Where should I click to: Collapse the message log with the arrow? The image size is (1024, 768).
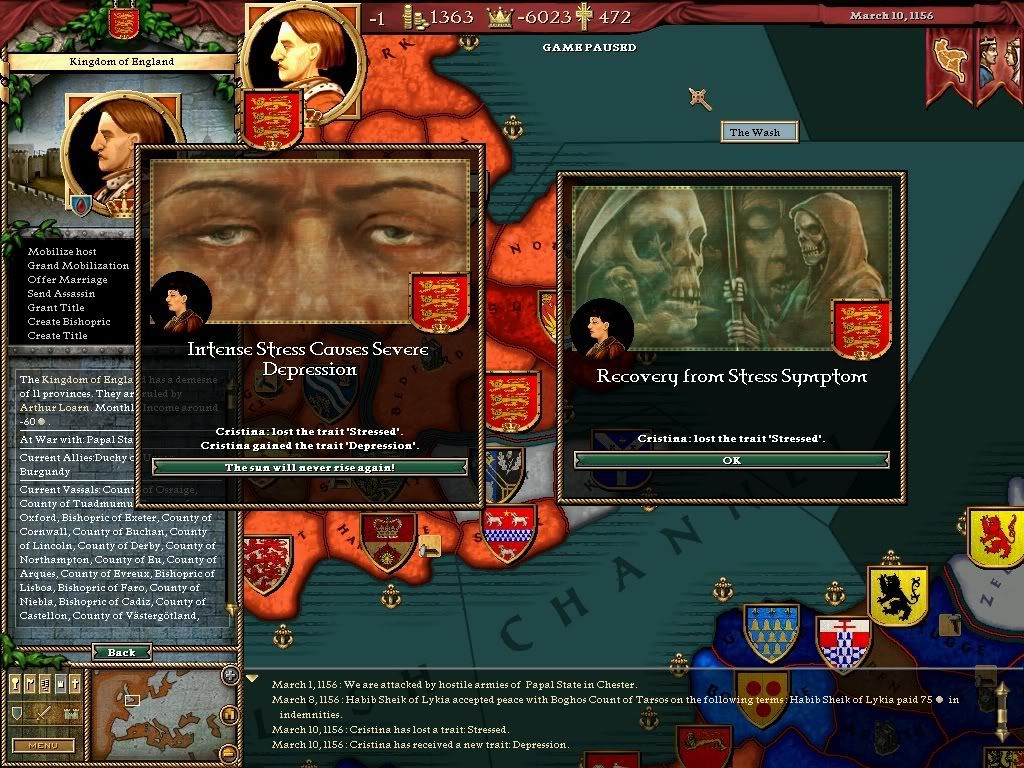pyautogui.click(x=251, y=678)
